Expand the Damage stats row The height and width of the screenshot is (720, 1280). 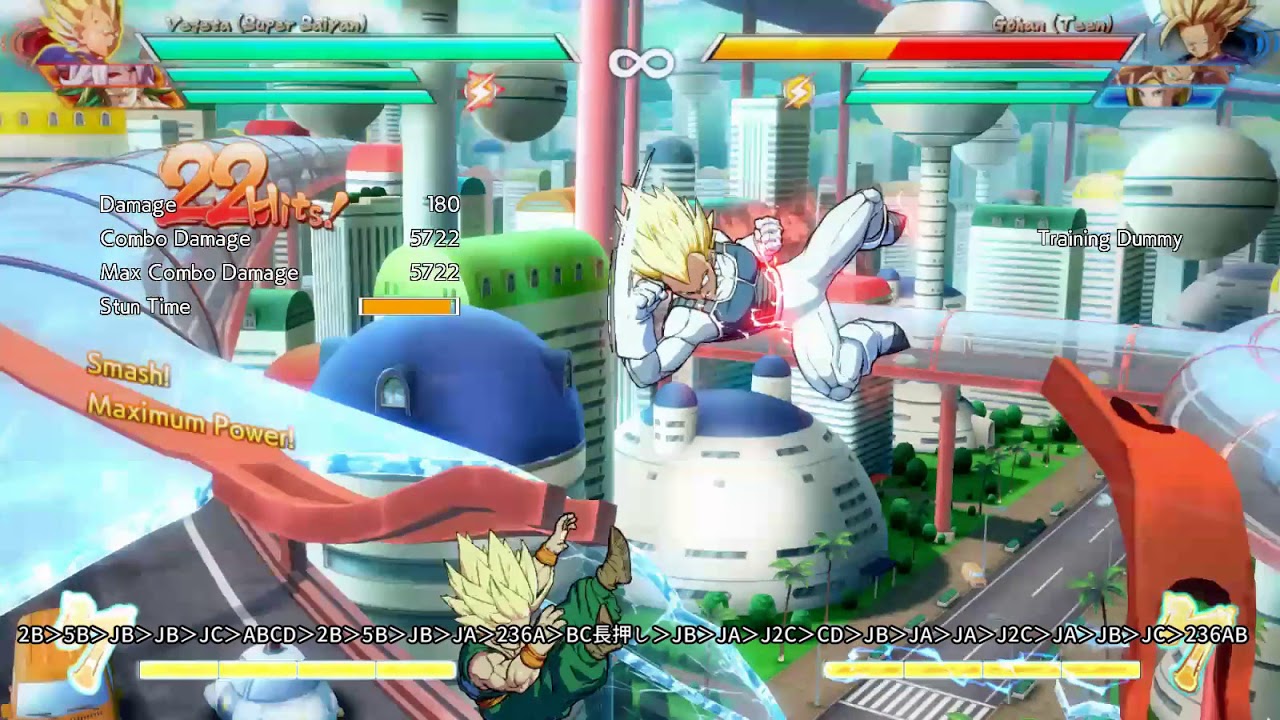(137, 206)
